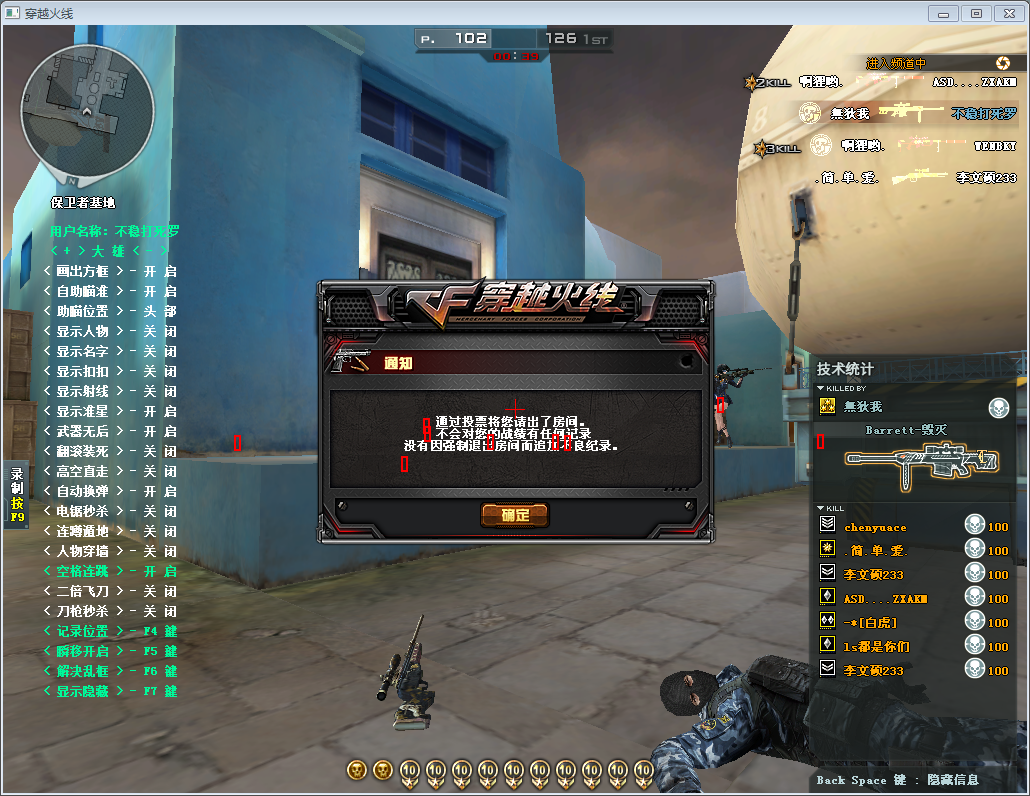The image size is (1030, 796).
Task: Toggle the 人物穿墙 option
Action: [110, 551]
